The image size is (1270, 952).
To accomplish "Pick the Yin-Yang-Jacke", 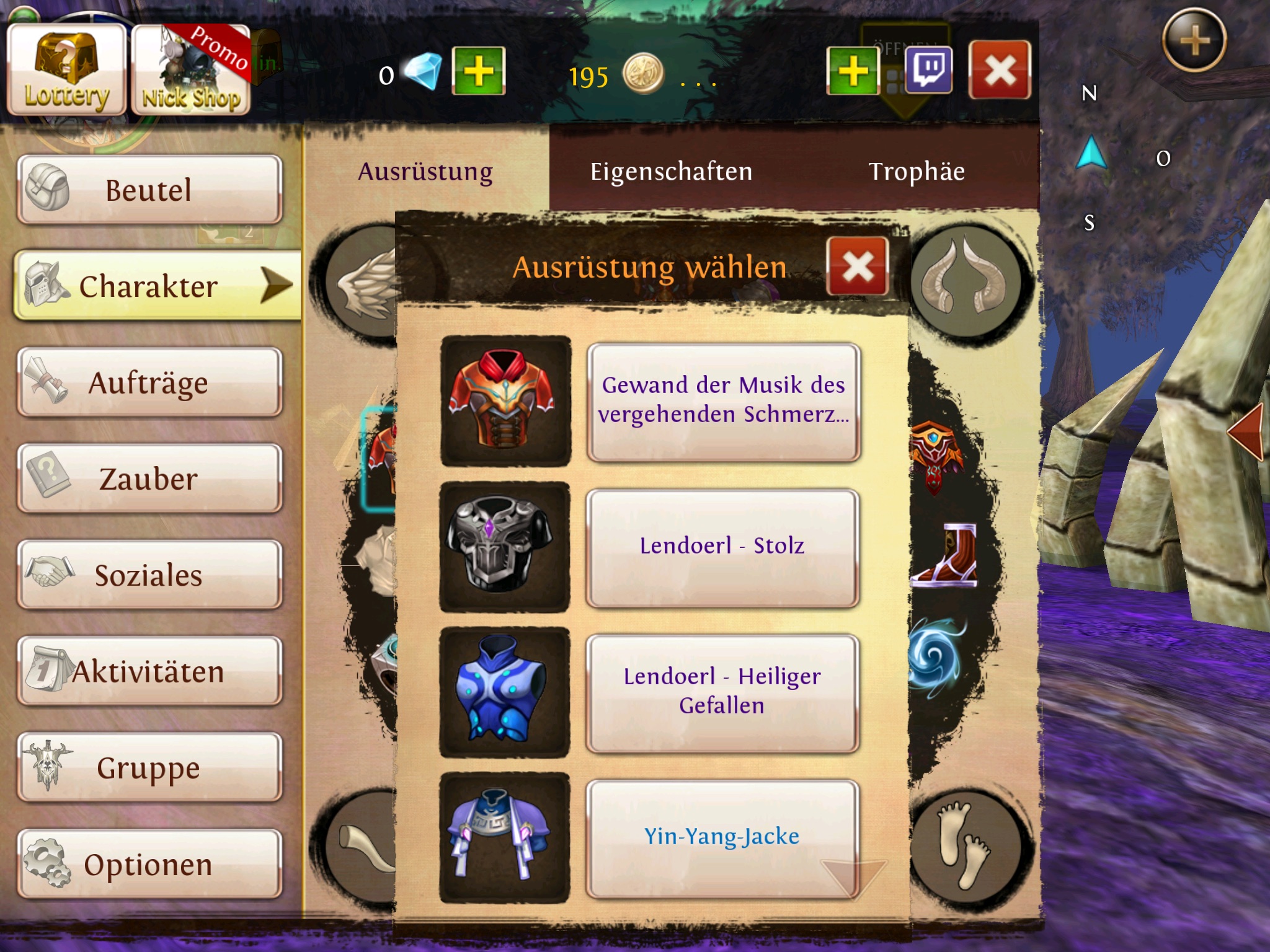I will point(723,837).
